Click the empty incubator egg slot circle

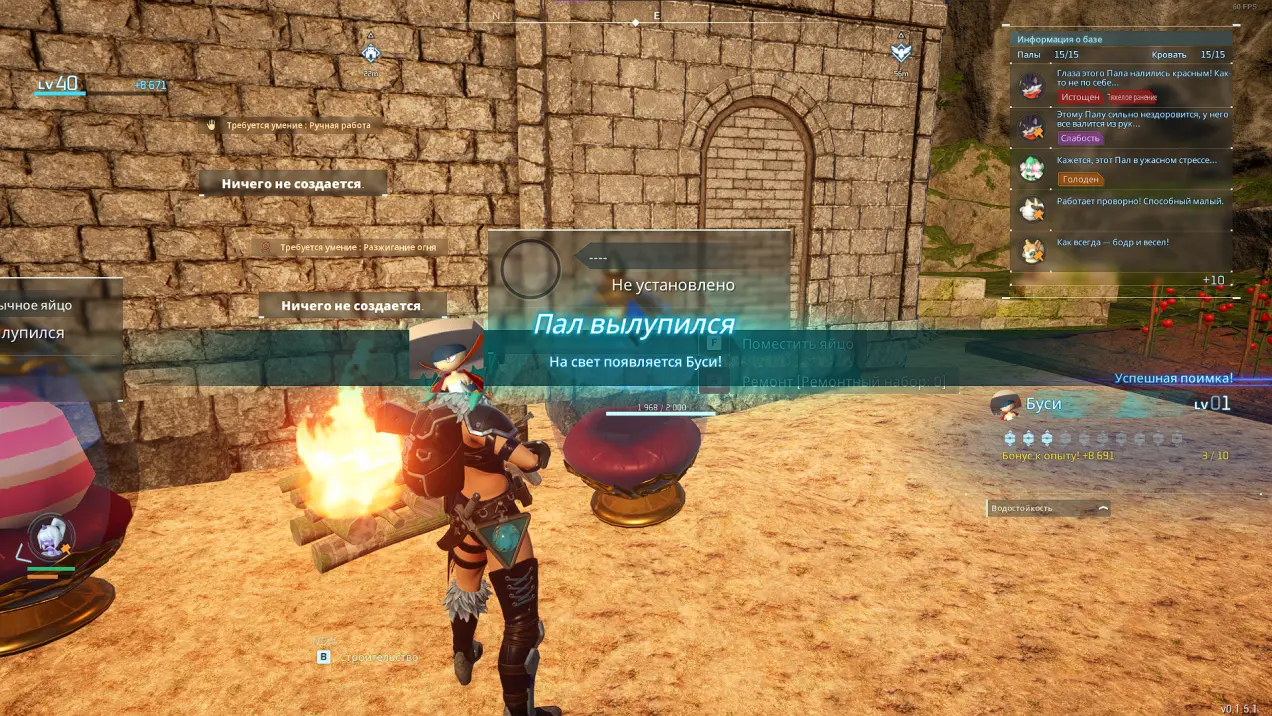tap(530, 268)
